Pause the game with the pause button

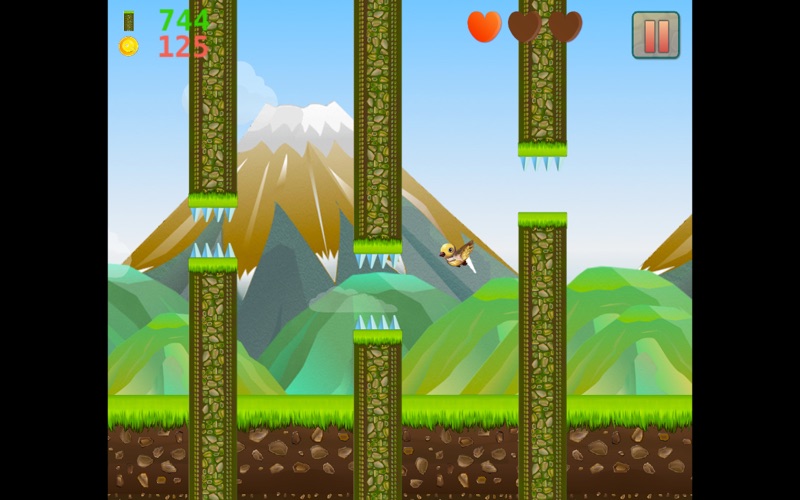coord(655,35)
